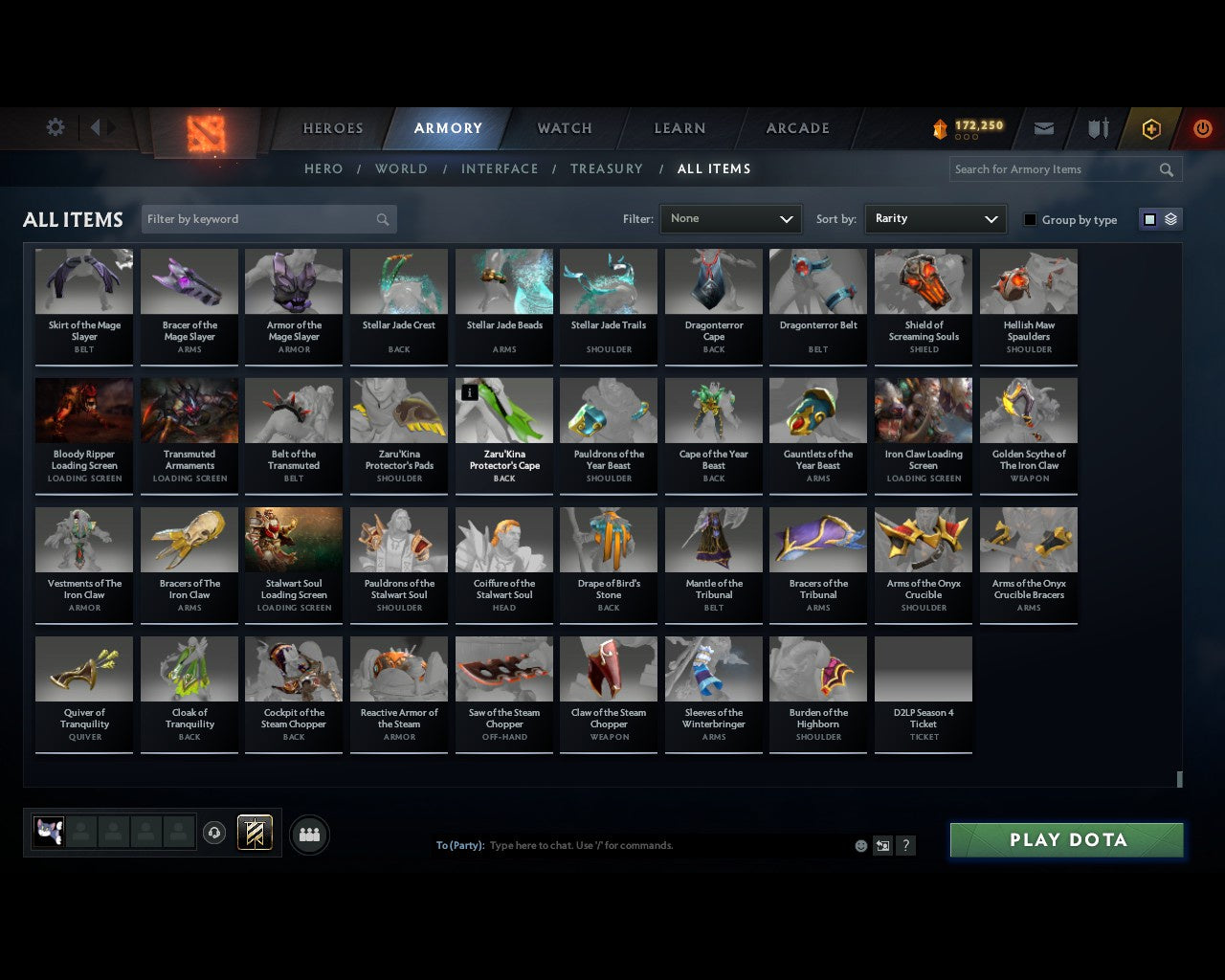Open the party members group icon

tap(308, 835)
